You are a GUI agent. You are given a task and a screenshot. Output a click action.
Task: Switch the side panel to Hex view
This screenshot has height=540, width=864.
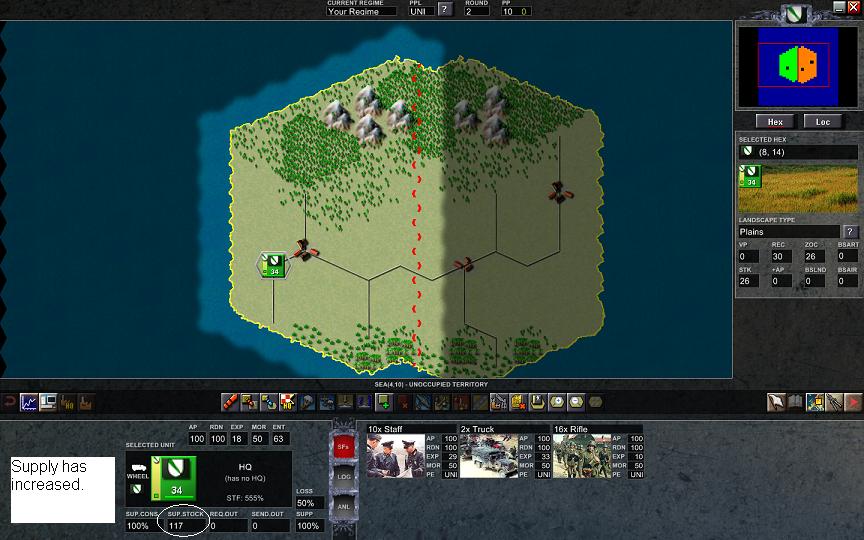775,122
